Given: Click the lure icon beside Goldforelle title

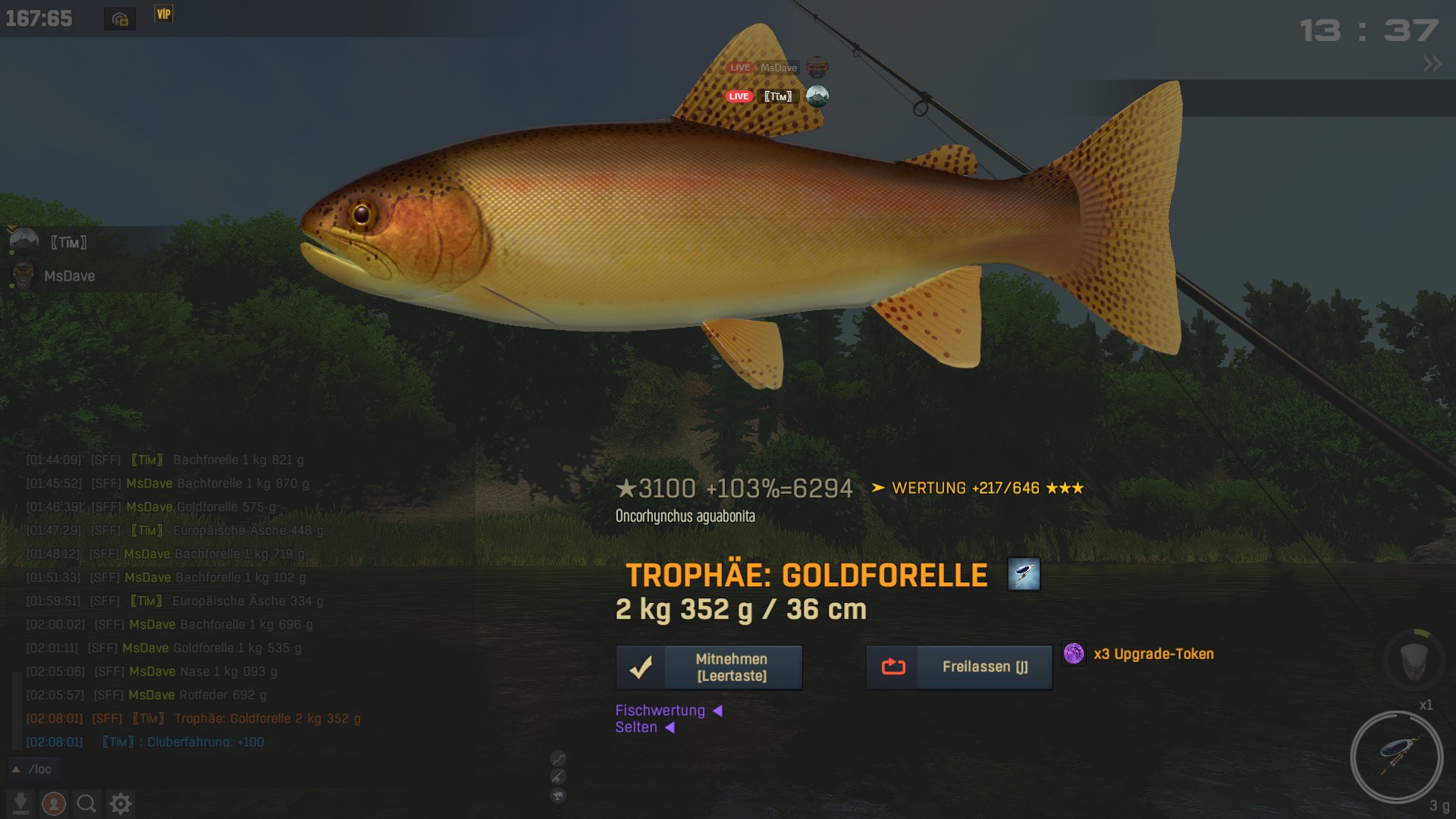Looking at the screenshot, I should (1024, 574).
